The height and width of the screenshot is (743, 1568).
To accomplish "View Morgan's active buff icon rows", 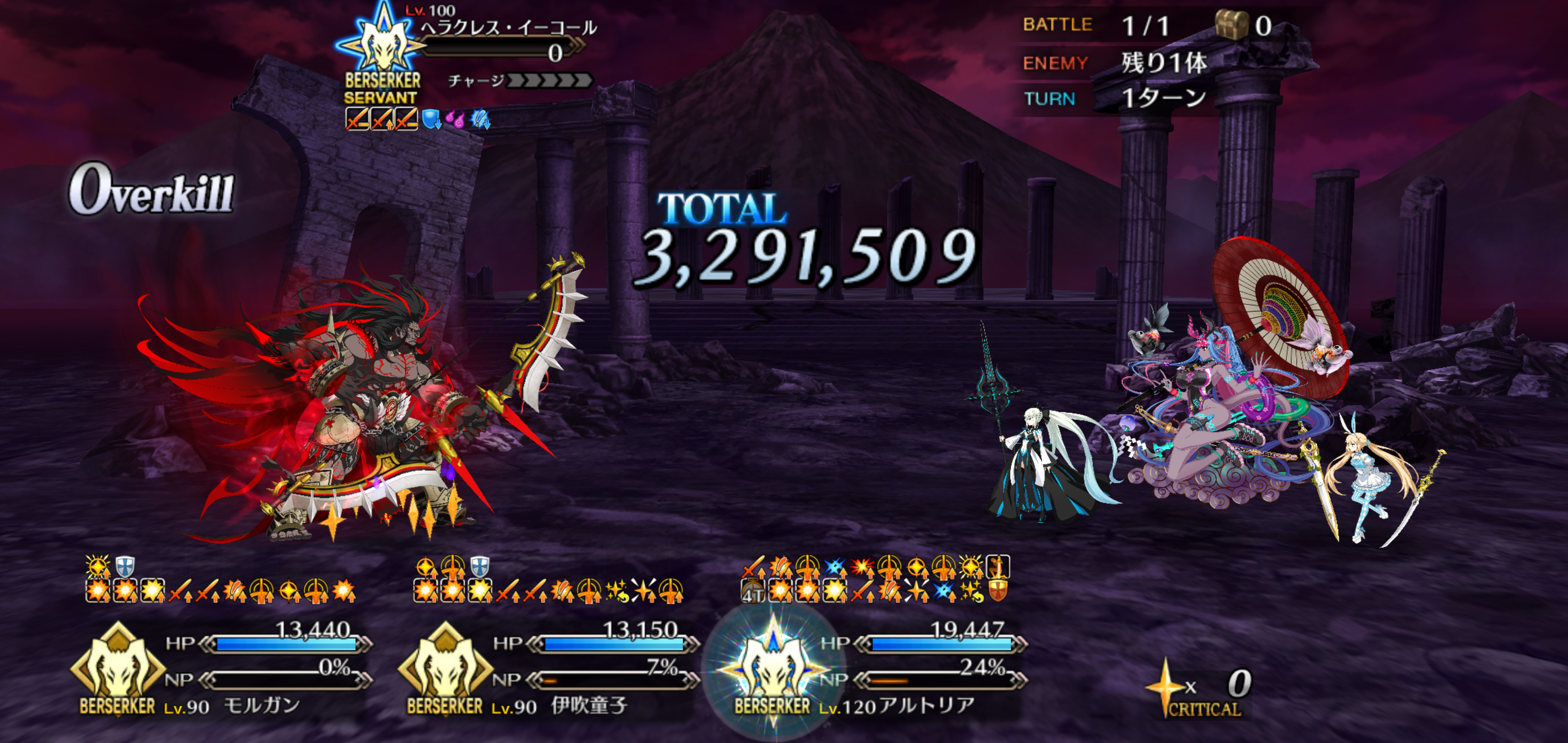I will pos(220,579).
